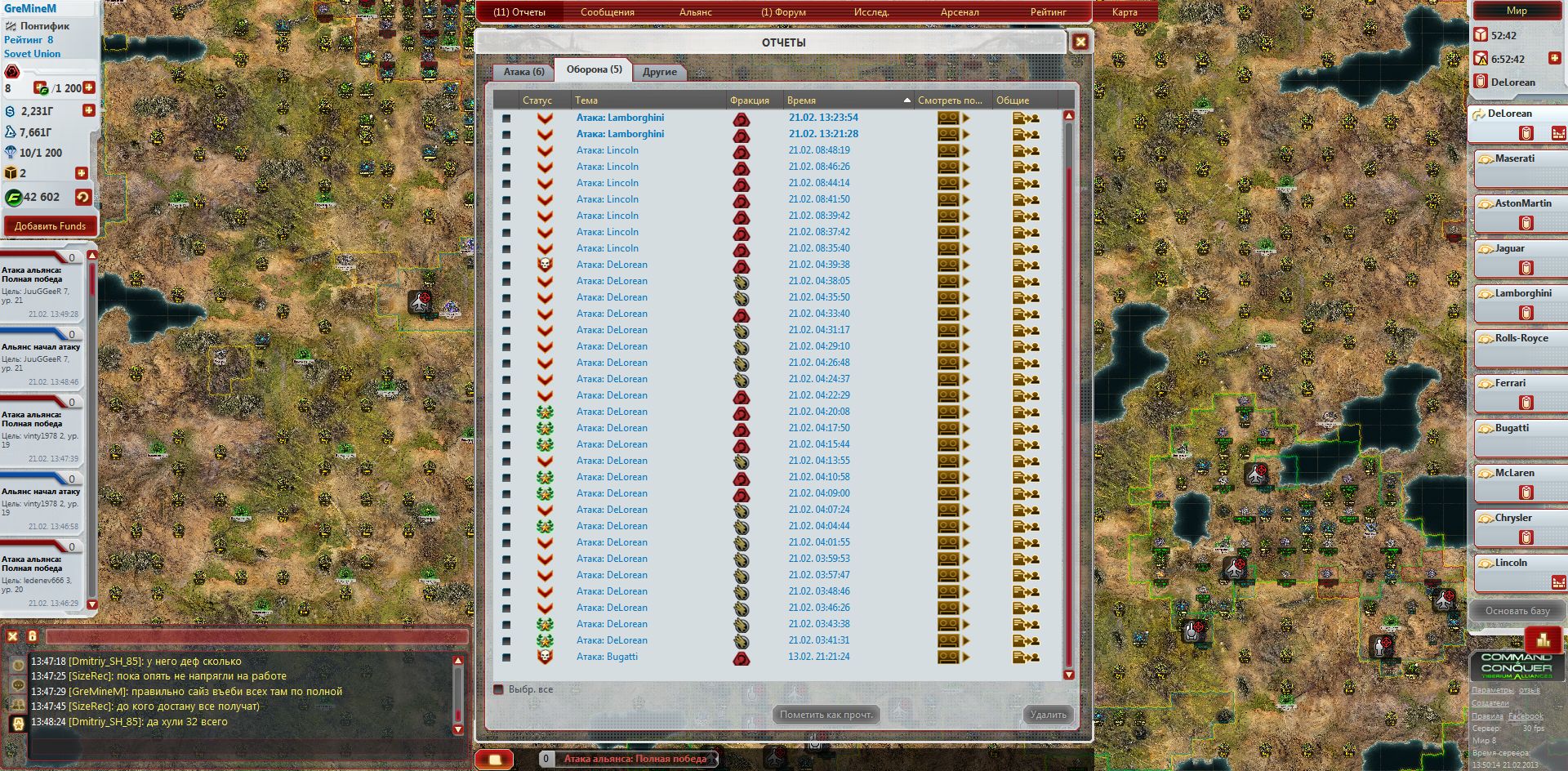Click the Удалить button
The width and height of the screenshot is (1568, 771).
(x=1048, y=715)
